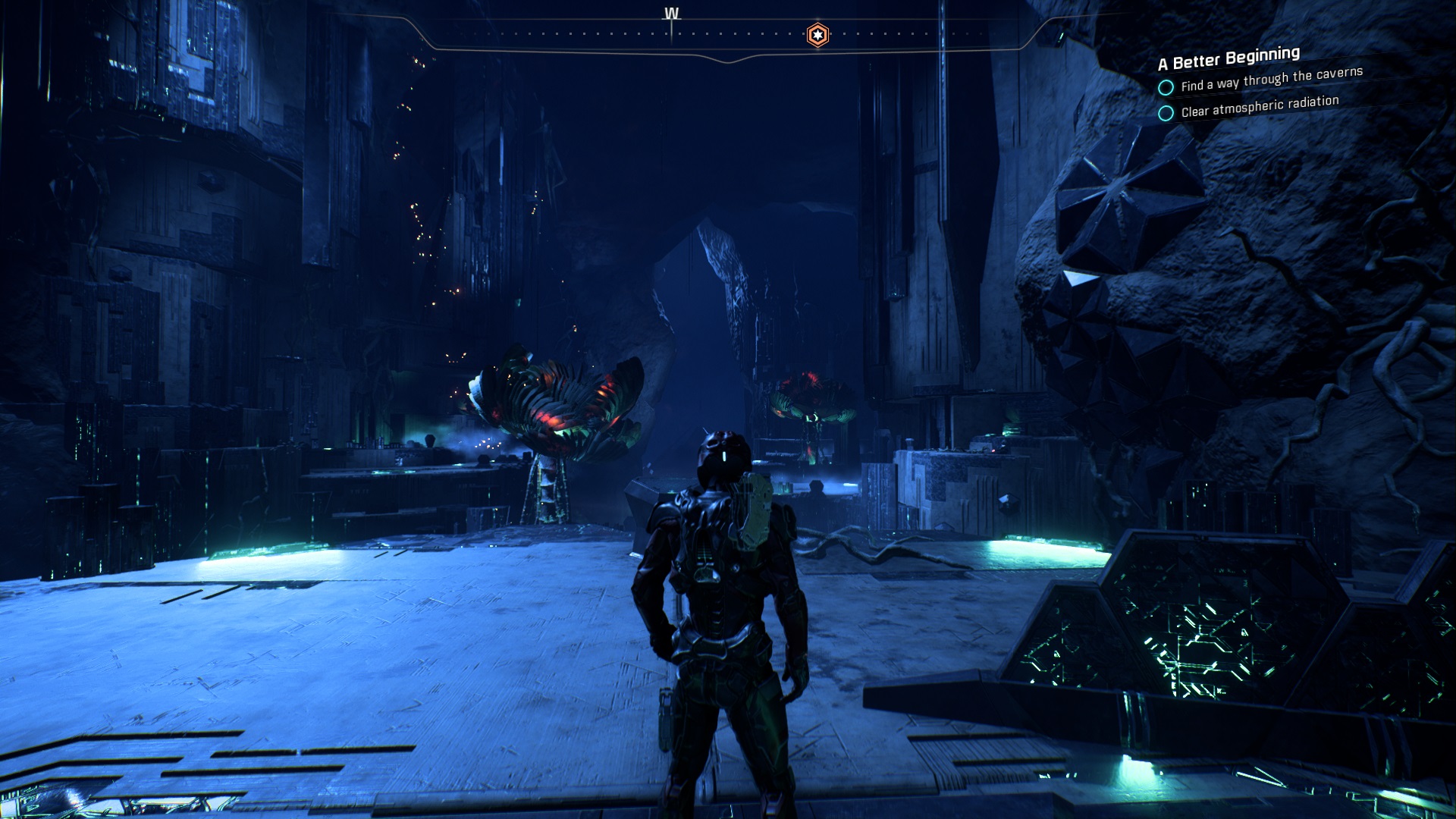Click the 'Find a way through the caverns' objective
This screenshot has width=1456, height=819.
[1271, 80]
